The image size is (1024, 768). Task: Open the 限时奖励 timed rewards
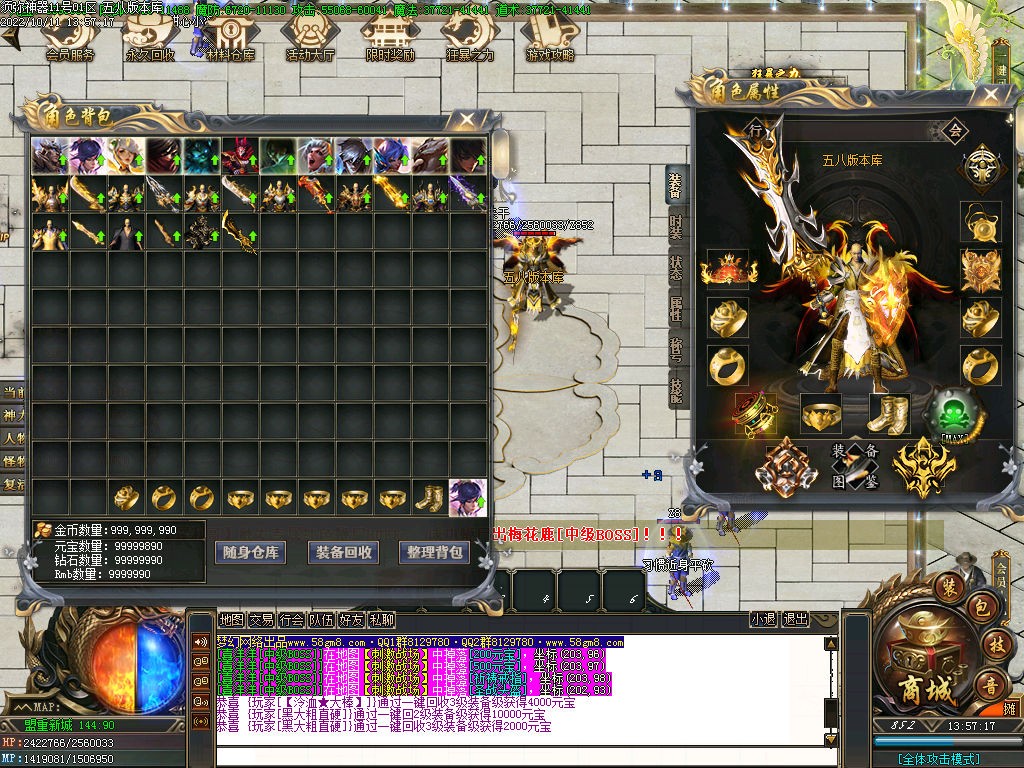pyautogui.click(x=390, y=38)
